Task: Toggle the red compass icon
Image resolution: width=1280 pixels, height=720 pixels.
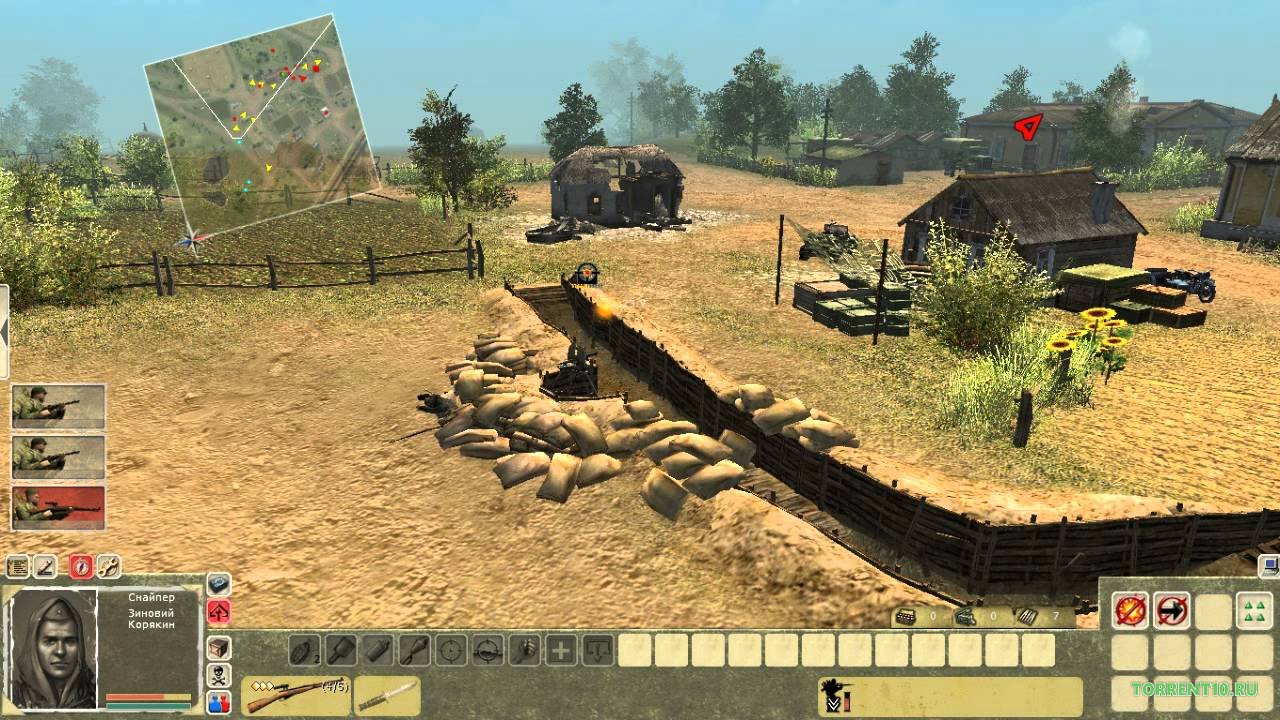Action: pyautogui.click(x=81, y=567)
